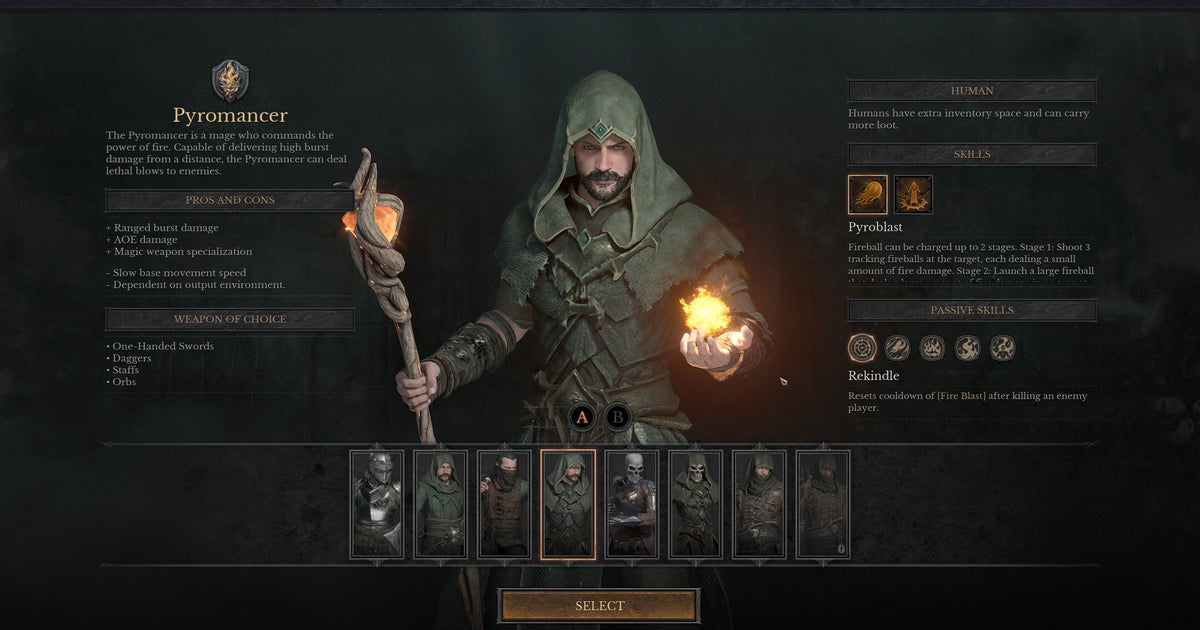Choose the locked class portrait with padlock
The image size is (1200, 630).
(823, 504)
